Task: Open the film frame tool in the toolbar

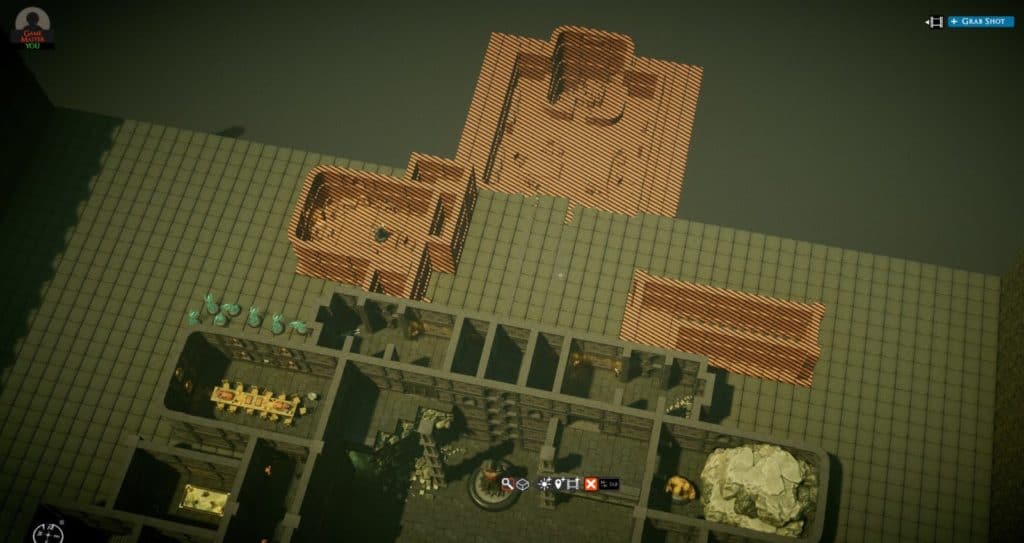Action: point(572,484)
